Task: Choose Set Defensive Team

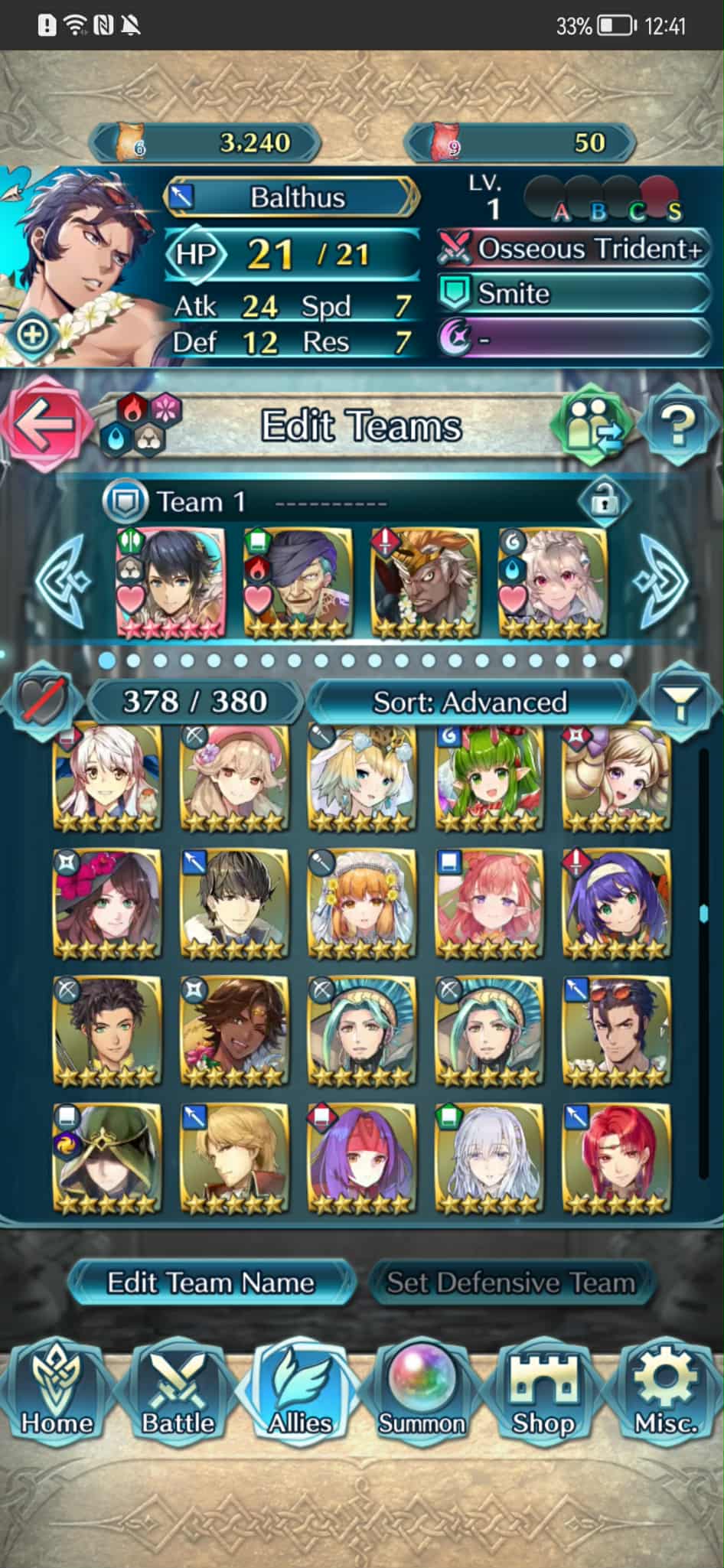Action: (x=510, y=1283)
